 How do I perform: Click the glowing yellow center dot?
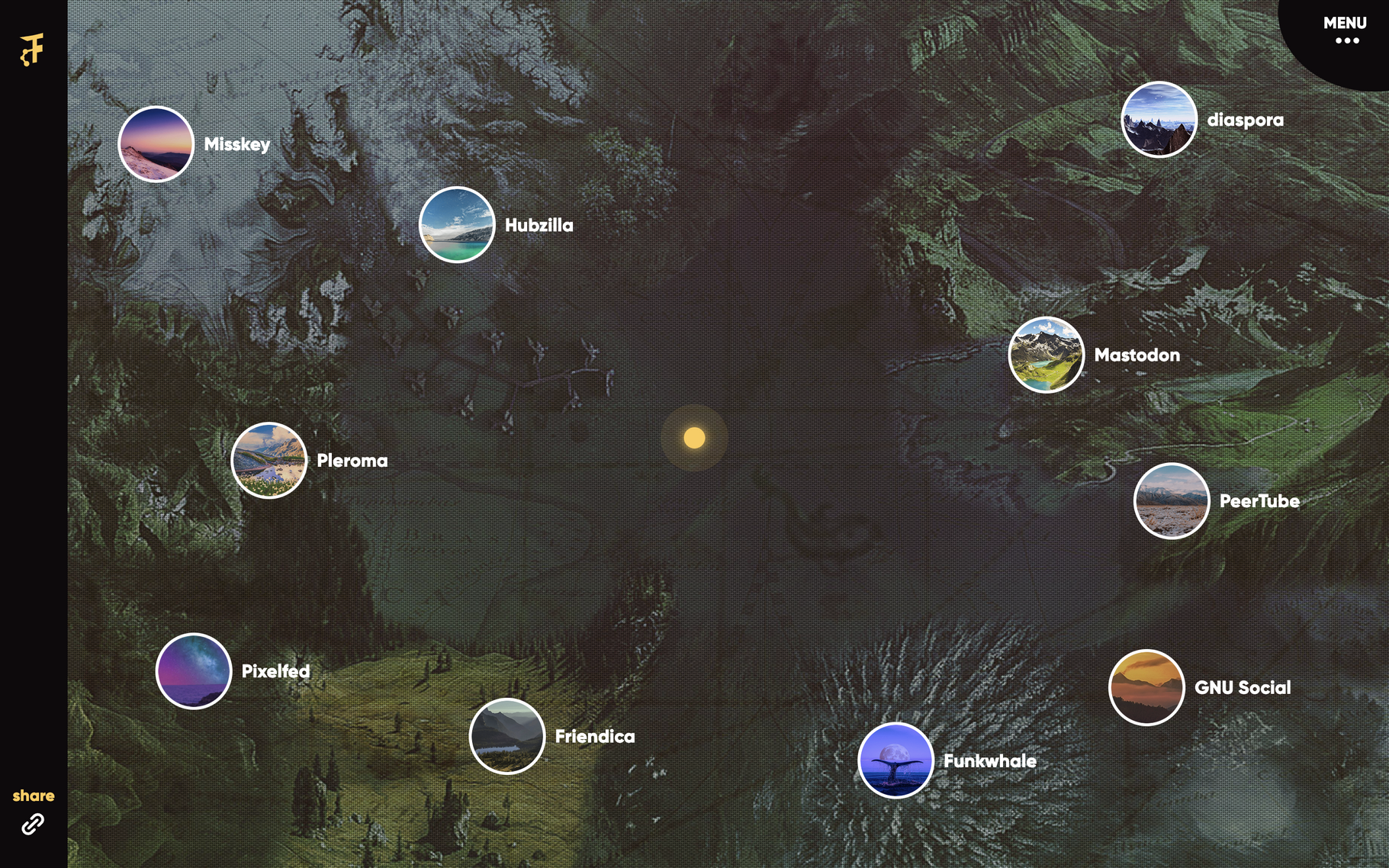coord(694,438)
